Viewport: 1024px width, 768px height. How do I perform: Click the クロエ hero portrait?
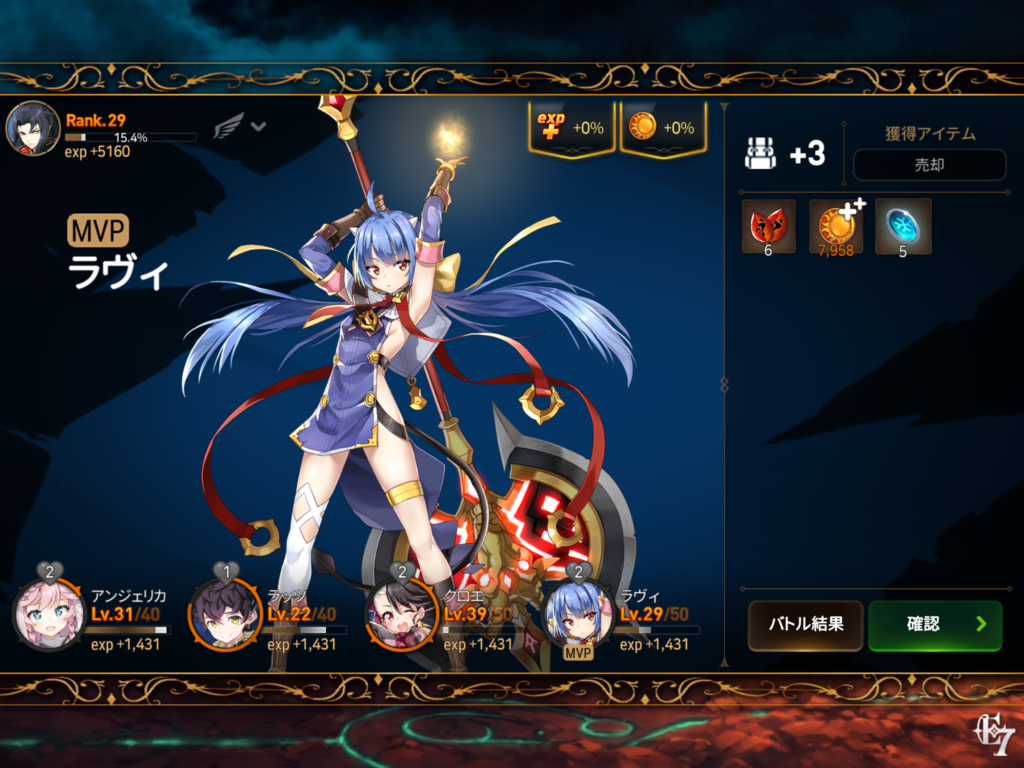pyautogui.click(x=400, y=615)
